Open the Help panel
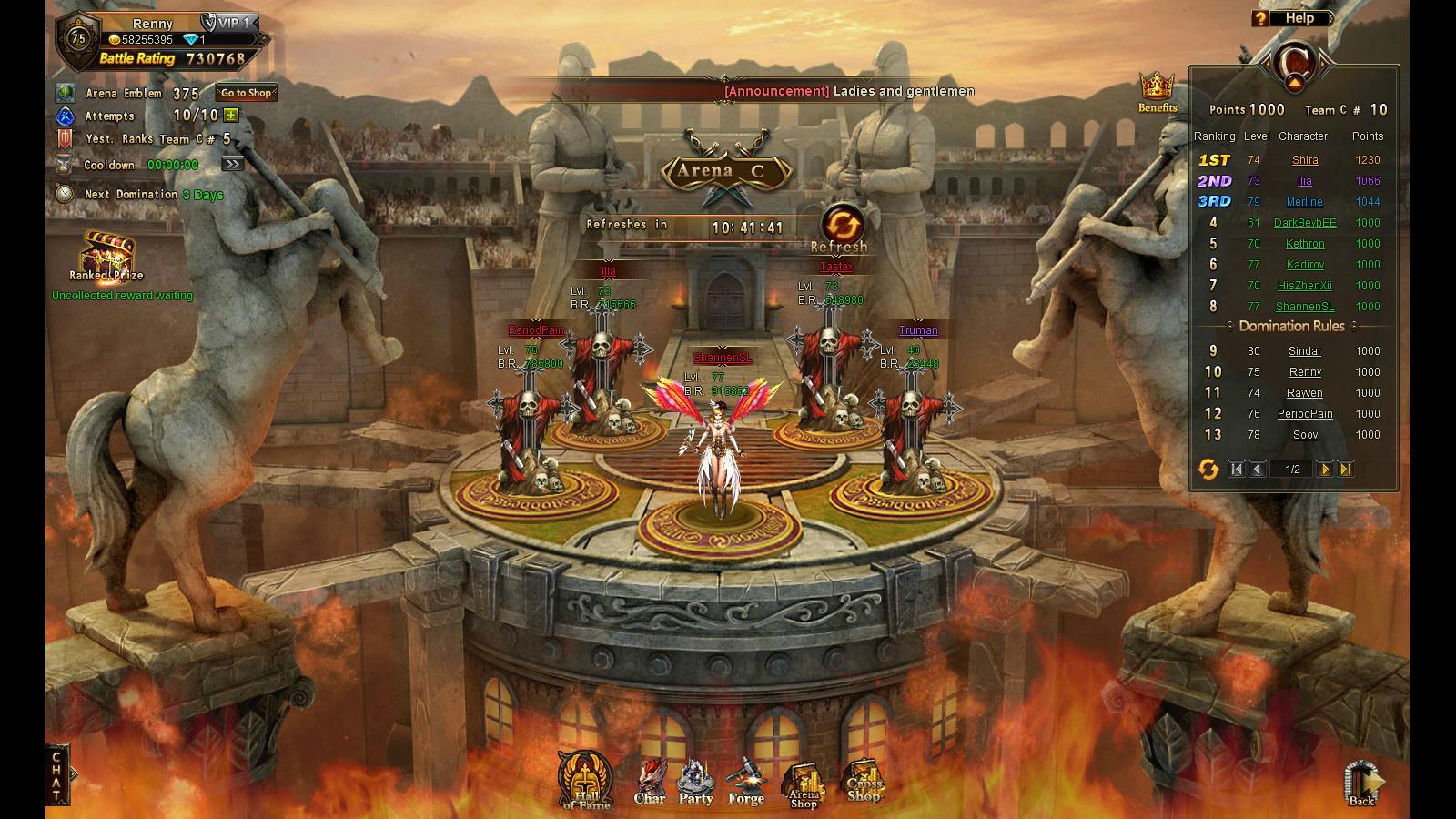Screen dimensions: 1456x819 1291,18
